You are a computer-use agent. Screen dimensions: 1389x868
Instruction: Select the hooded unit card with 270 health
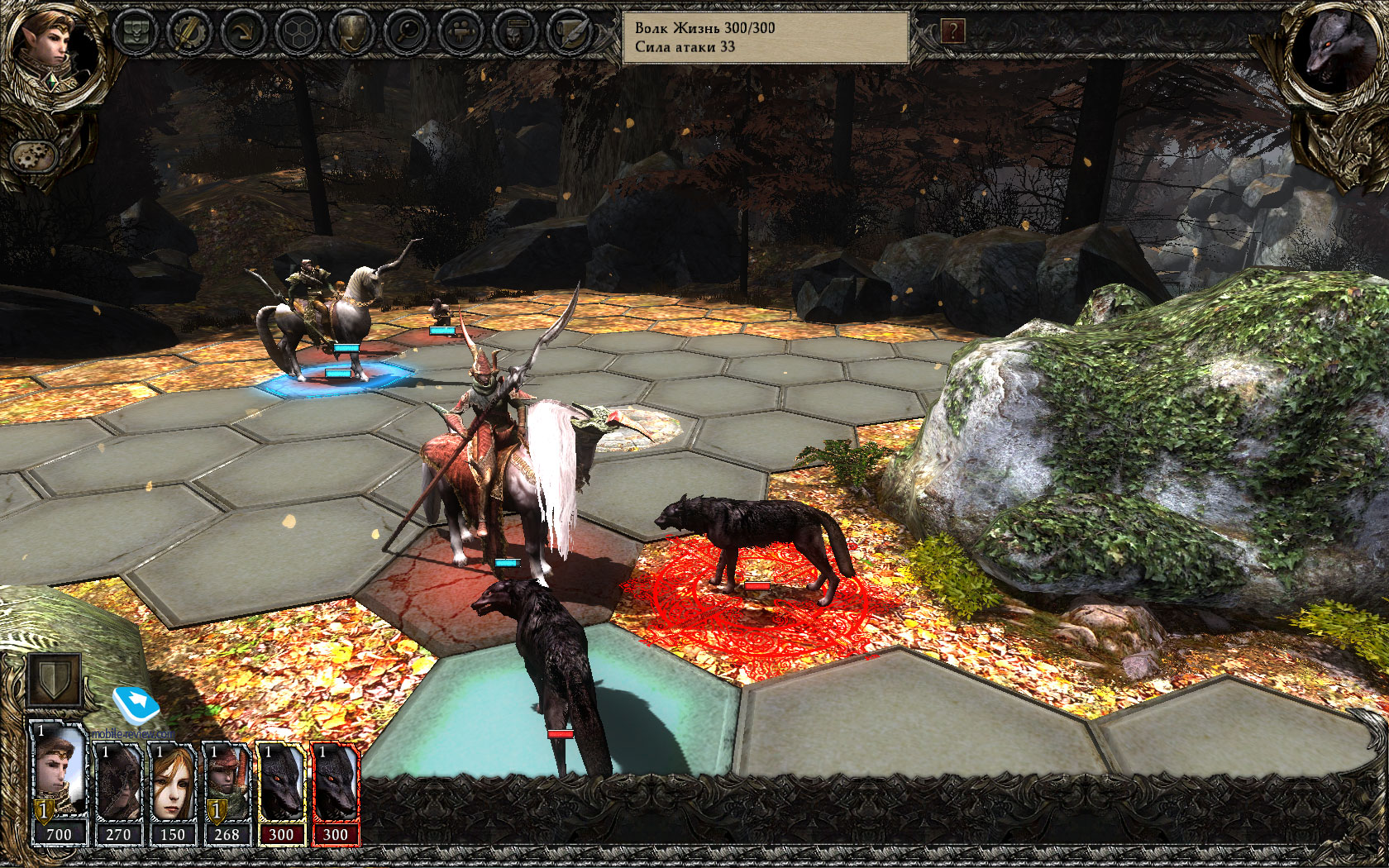point(118,794)
